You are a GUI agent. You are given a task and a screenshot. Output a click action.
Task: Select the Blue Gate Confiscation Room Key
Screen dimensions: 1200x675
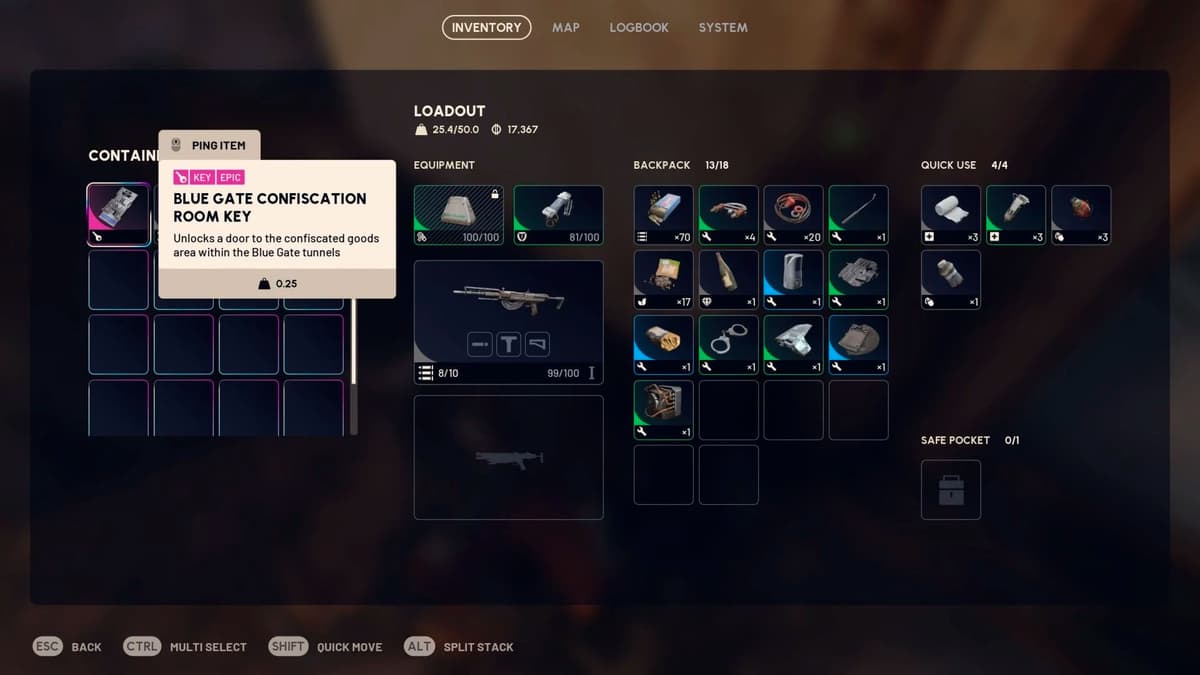coord(119,214)
